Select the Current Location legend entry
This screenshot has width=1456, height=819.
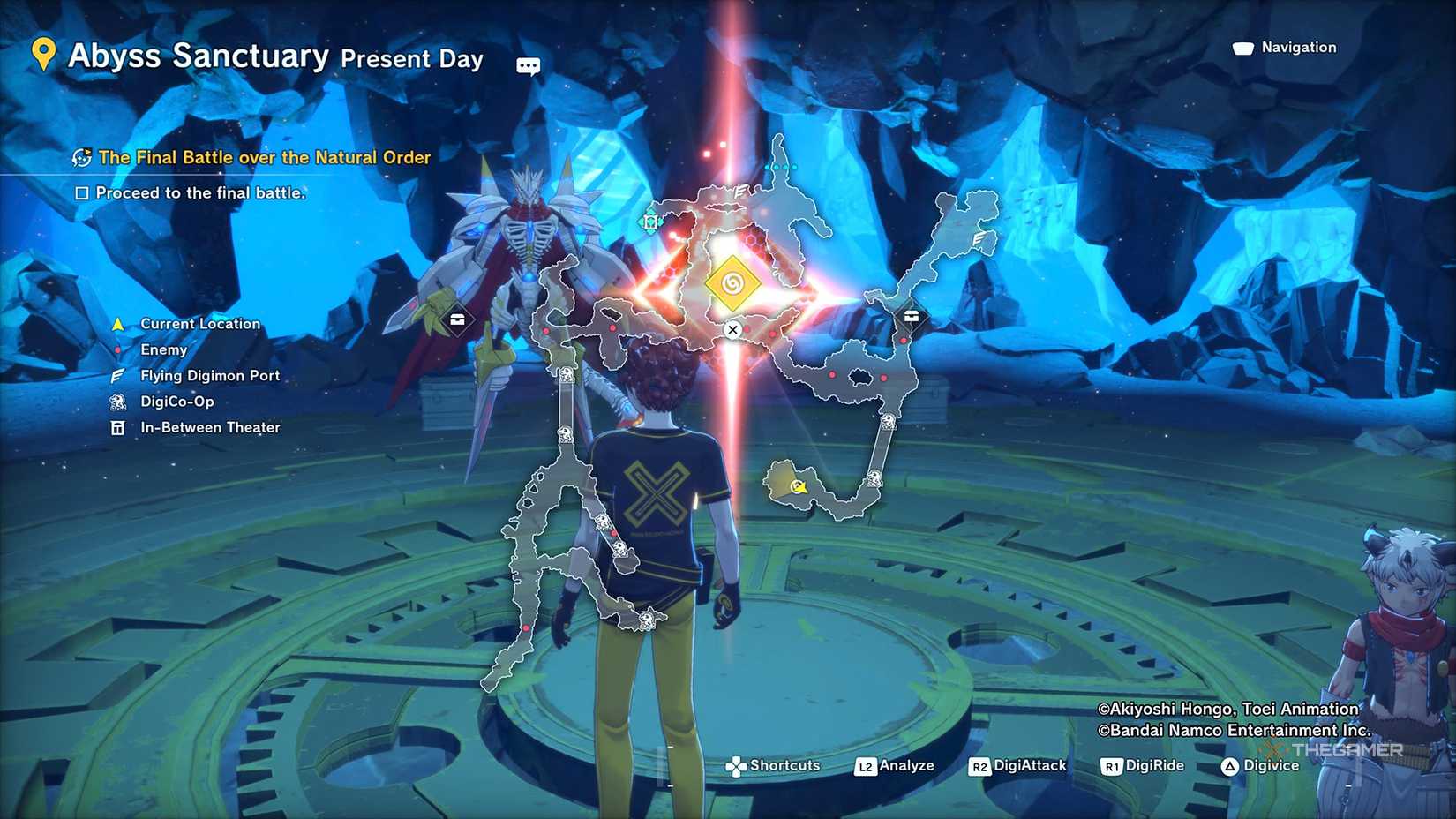pos(199,324)
